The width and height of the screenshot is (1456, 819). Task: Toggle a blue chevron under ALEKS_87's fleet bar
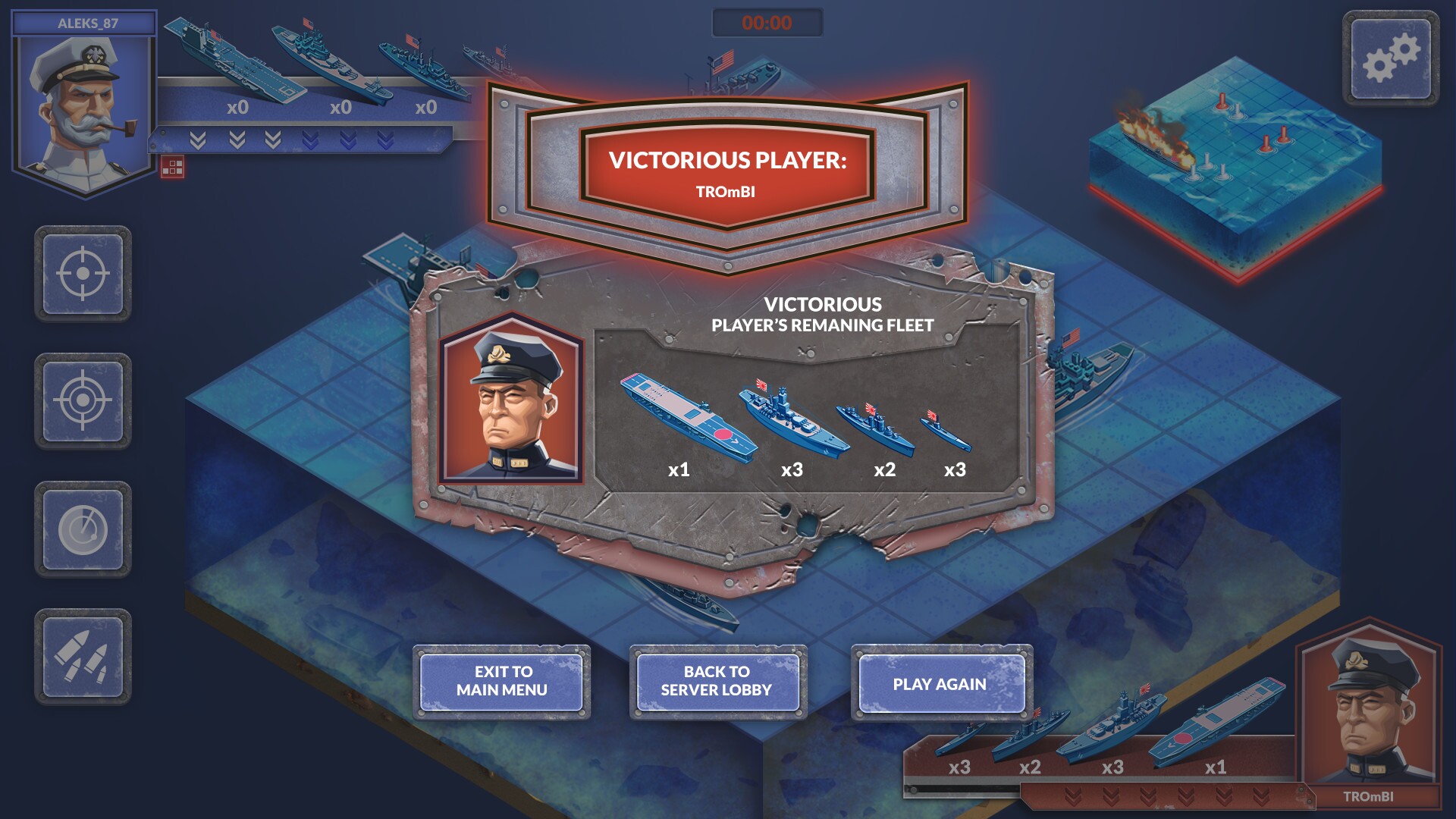(x=311, y=140)
